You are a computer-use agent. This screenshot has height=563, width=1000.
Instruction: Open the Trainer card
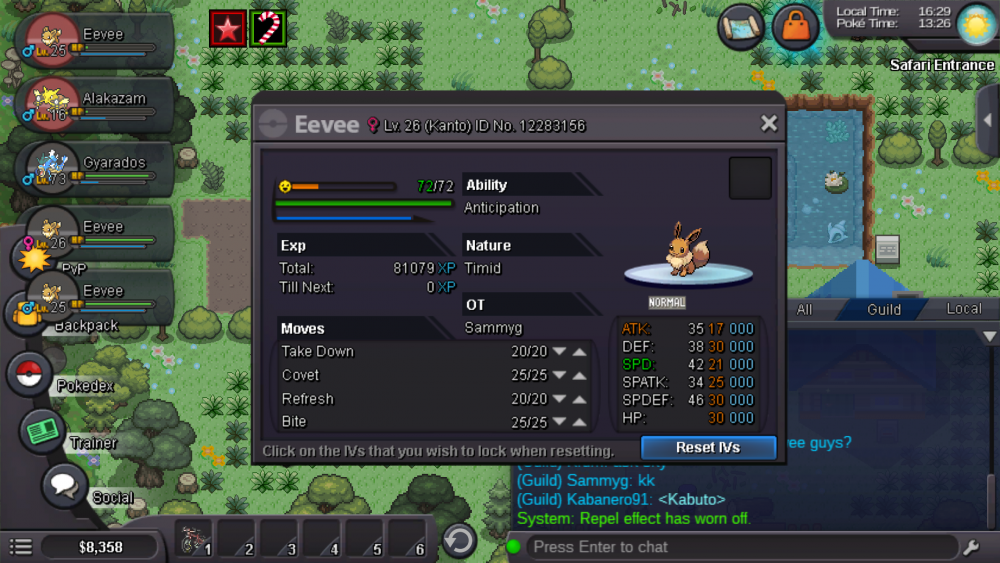pyautogui.click(x=43, y=431)
